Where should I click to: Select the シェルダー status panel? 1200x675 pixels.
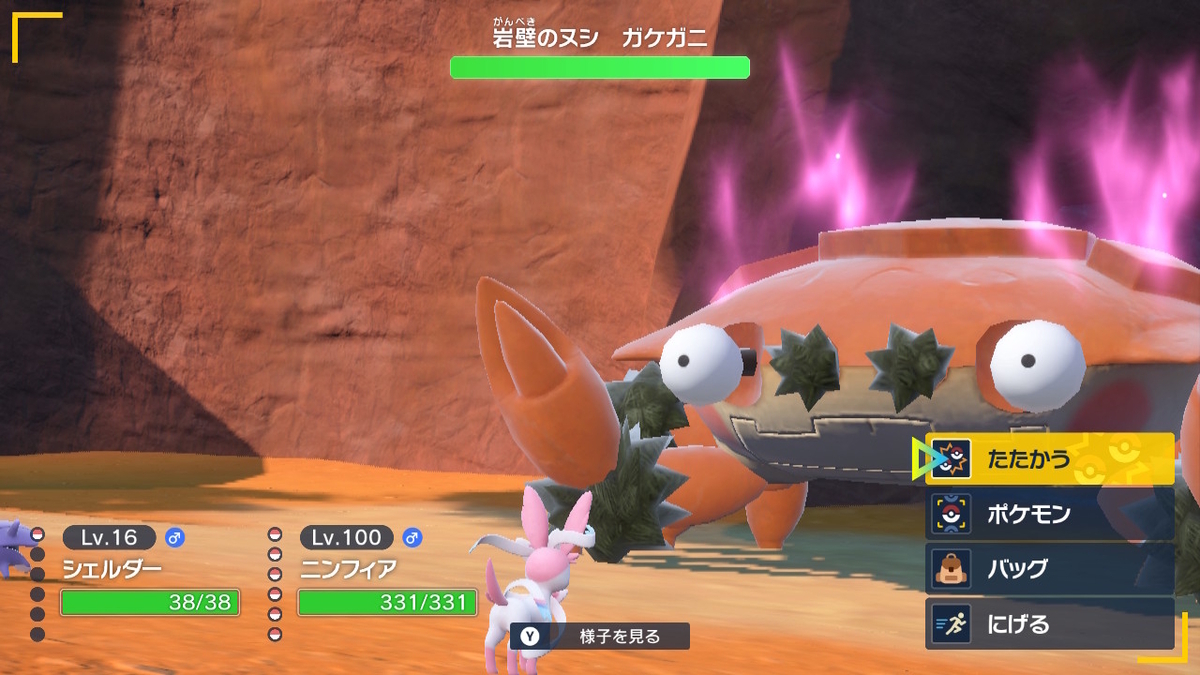click(148, 572)
